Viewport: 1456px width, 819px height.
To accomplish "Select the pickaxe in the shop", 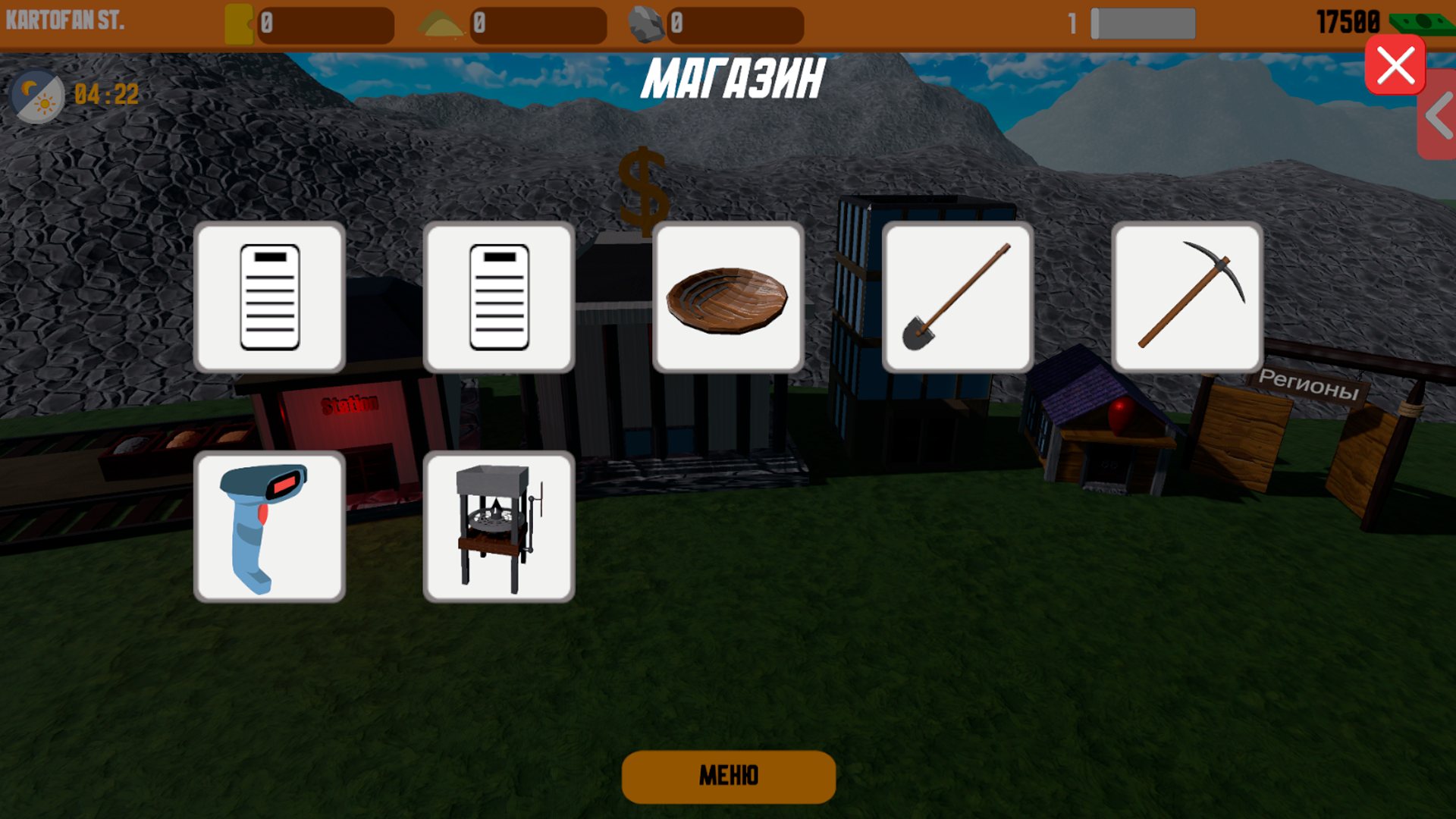I will 1188,297.
